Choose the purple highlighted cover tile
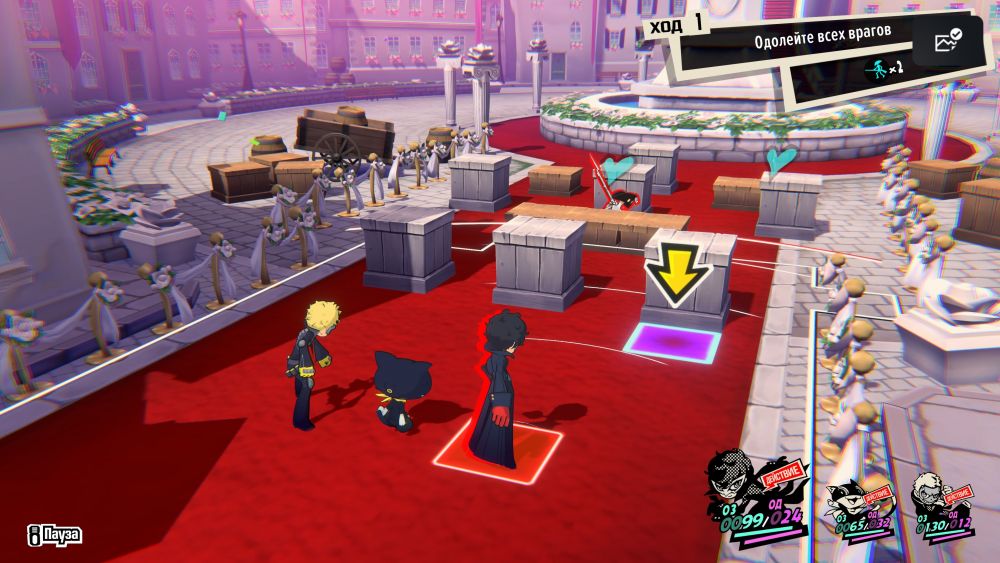This screenshot has height=563, width=1000. 671,345
